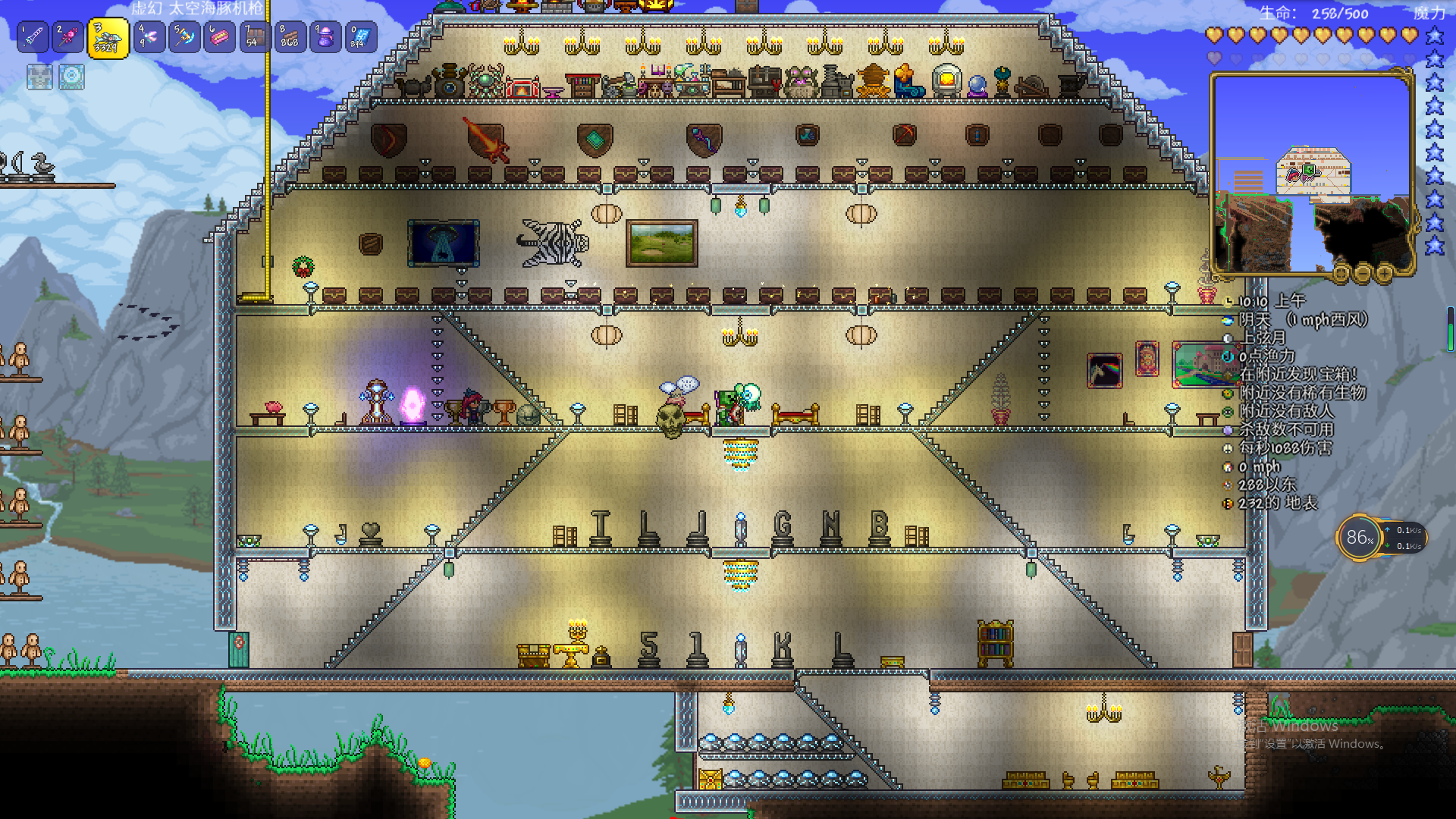Viewport: 1456px width, 819px height.
Task: Choose the pink bench item in slot 6
Action: pos(219,36)
